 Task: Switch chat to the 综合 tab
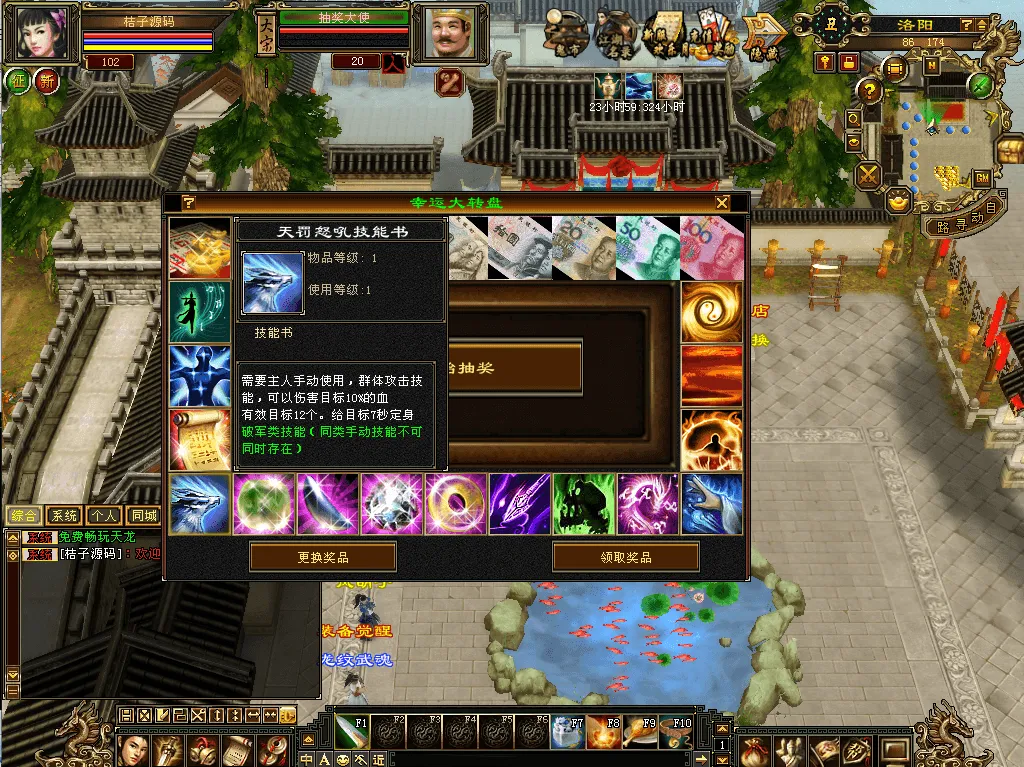pyautogui.click(x=25, y=516)
